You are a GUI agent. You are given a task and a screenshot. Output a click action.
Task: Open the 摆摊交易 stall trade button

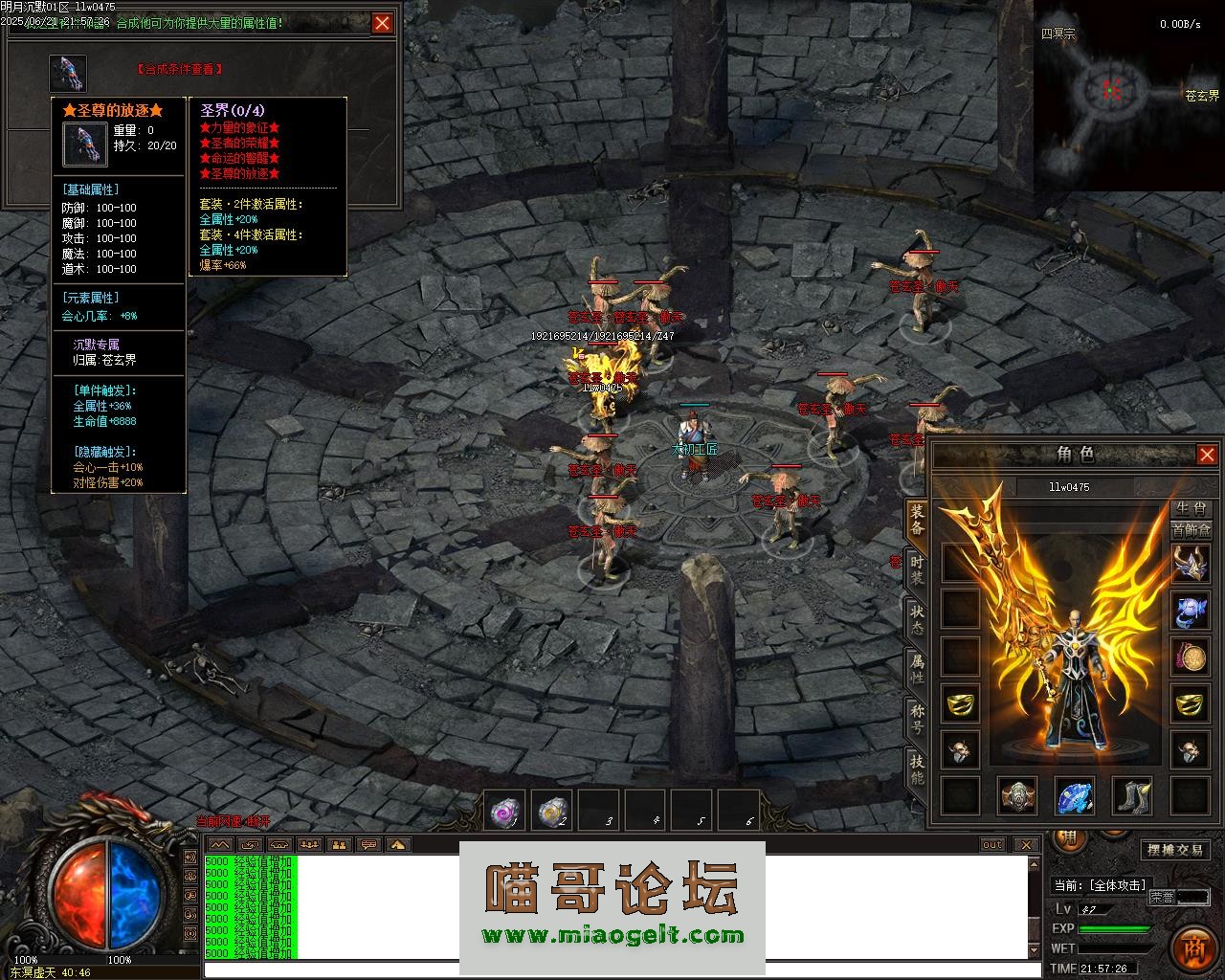pyautogui.click(x=1175, y=850)
